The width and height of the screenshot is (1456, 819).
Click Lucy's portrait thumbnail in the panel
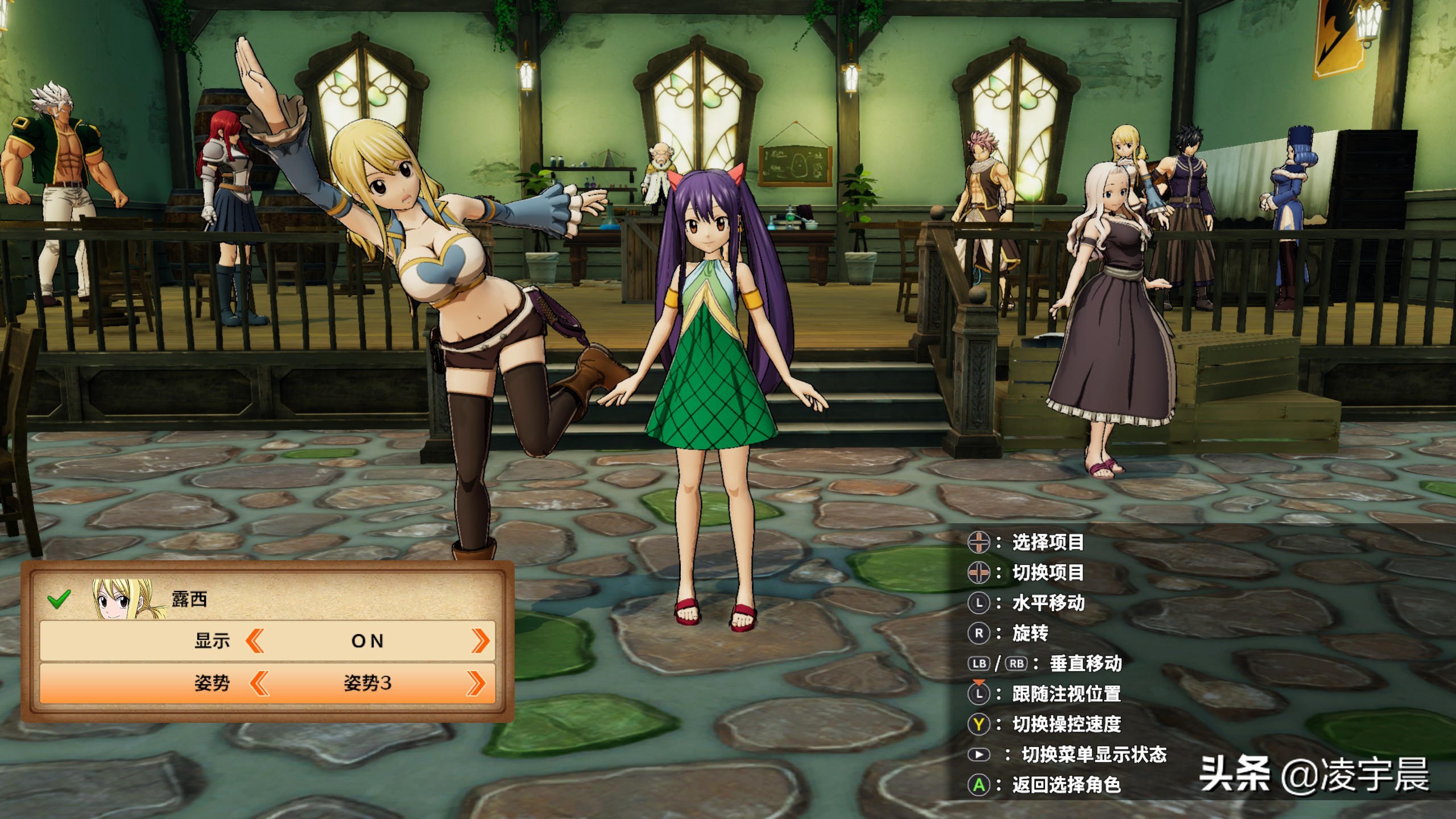click(x=123, y=598)
